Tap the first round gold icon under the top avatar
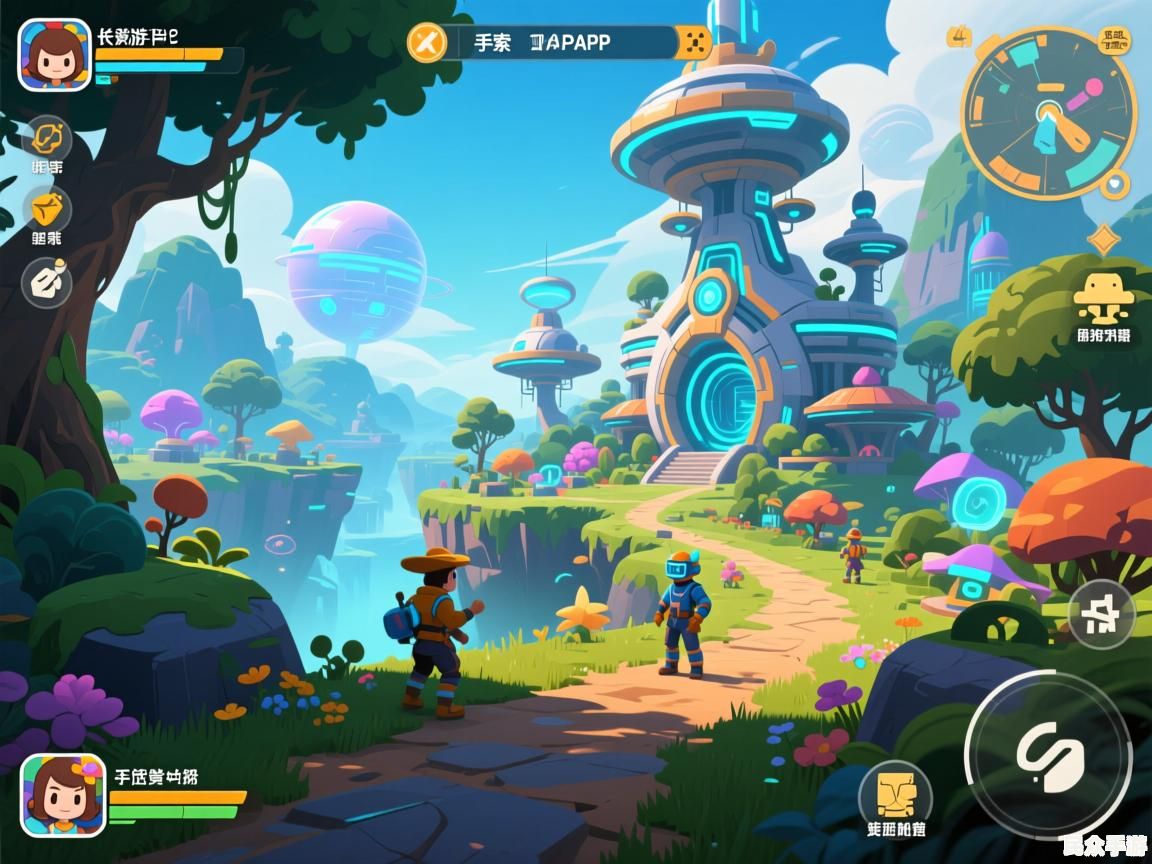Viewport: 1152px width, 864px height. pyautogui.click(x=47, y=139)
